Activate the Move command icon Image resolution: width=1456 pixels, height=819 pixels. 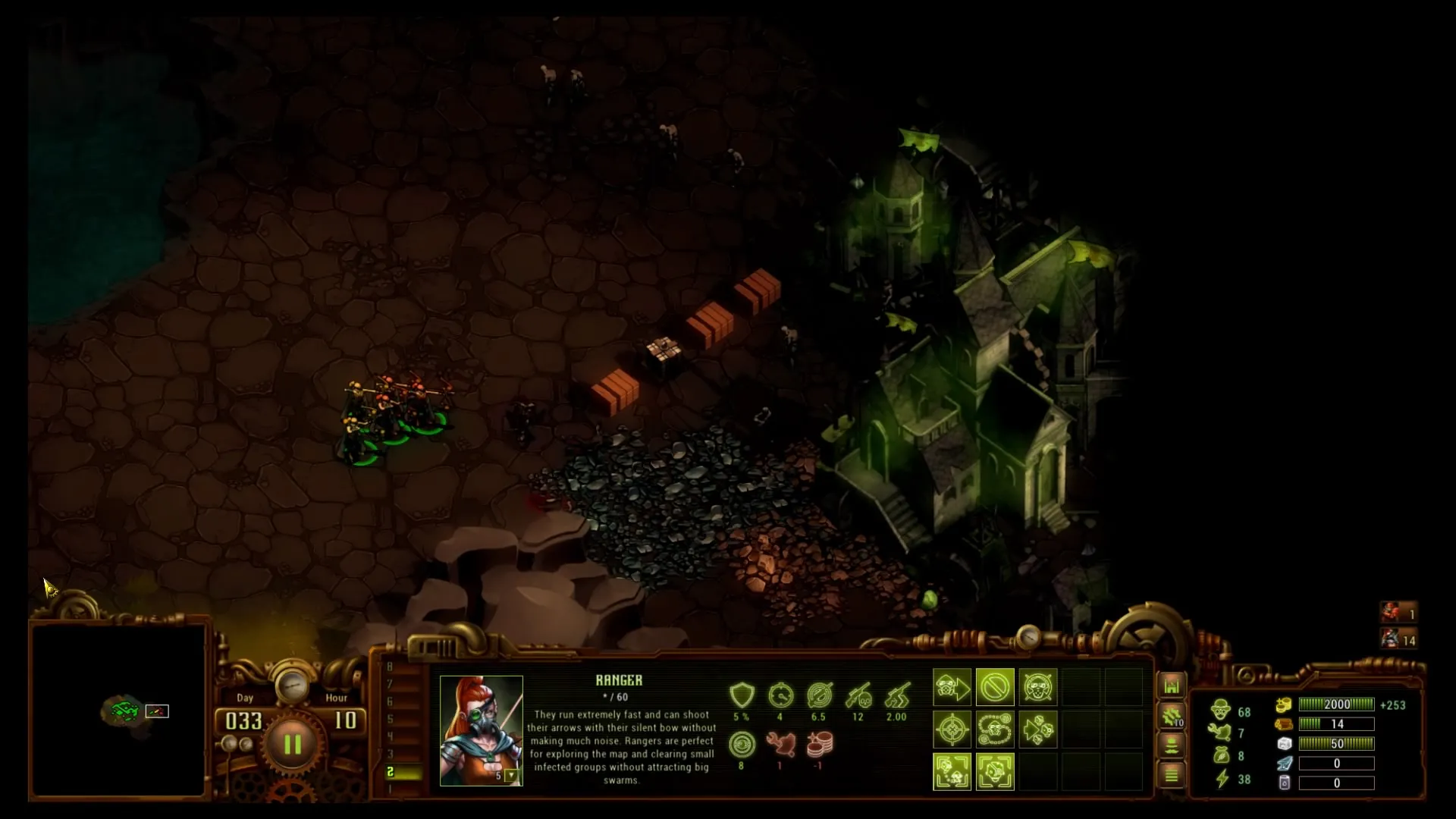(x=952, y=689)
